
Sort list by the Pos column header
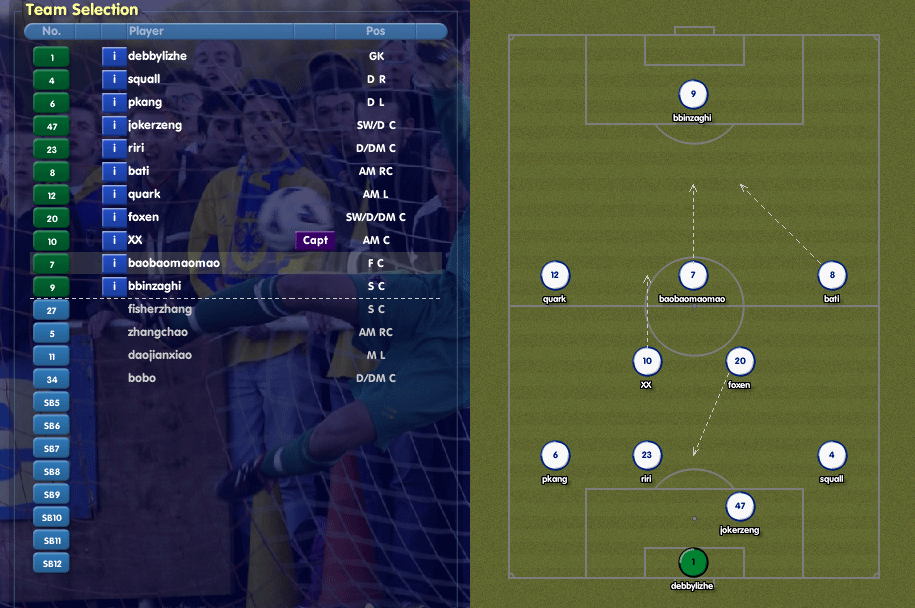tap(375, 32)
